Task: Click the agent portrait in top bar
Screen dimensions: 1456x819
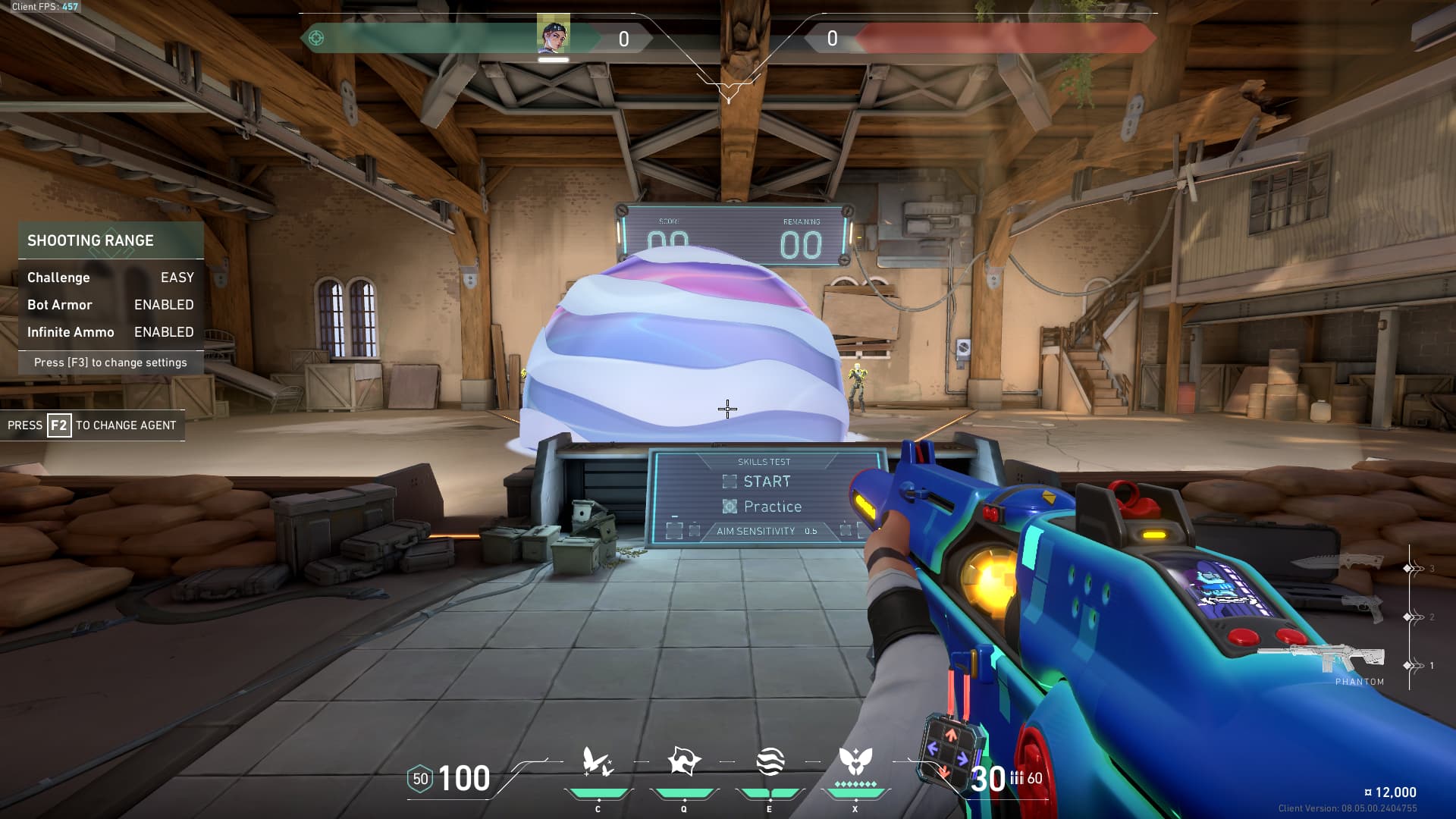Action: [x=553, y=36]
